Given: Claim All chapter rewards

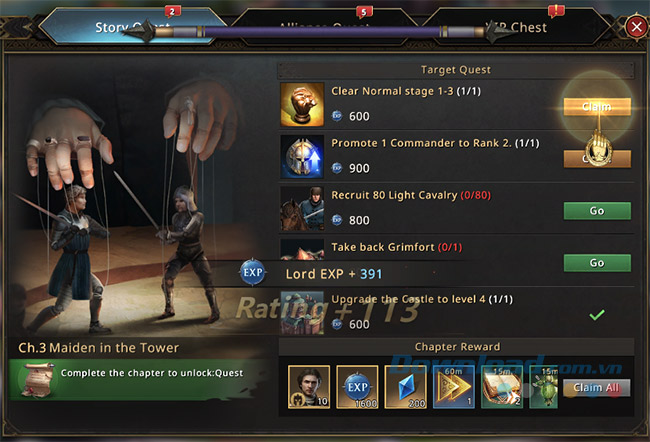Looking at the screenshot, I should point(596,387).
